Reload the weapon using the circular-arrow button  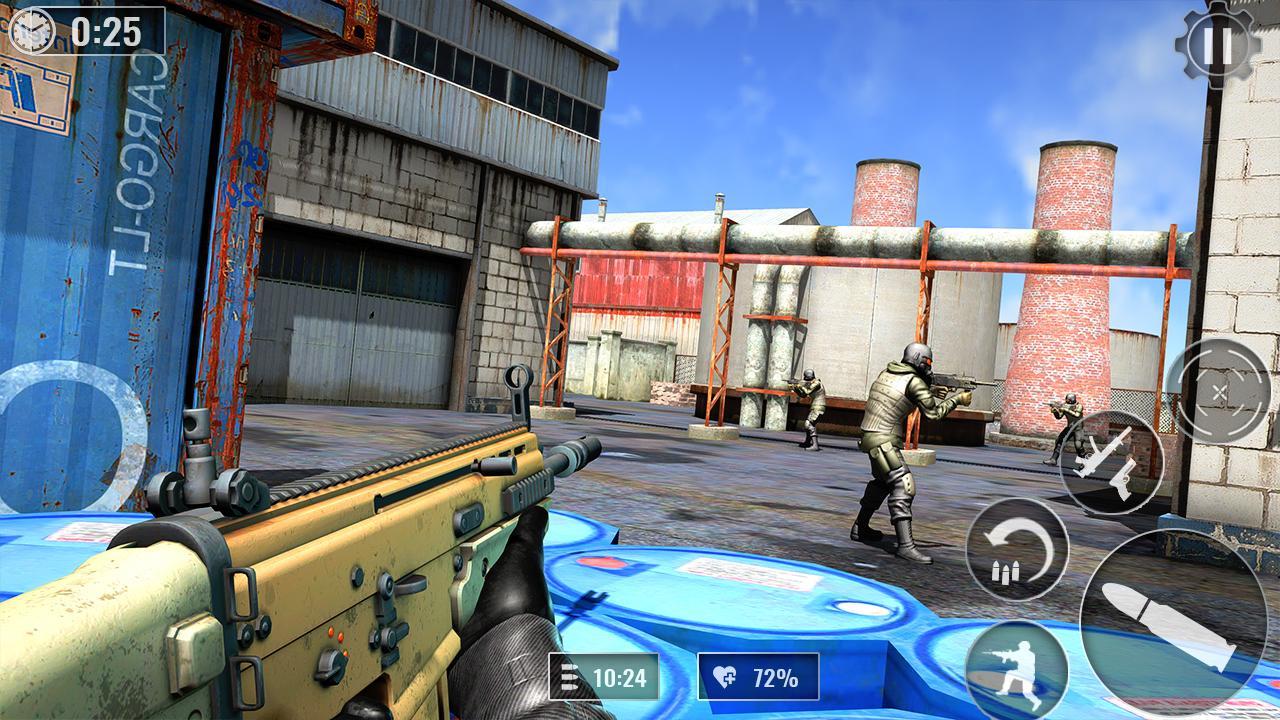pyautogui.click(x=1017, y=549)
